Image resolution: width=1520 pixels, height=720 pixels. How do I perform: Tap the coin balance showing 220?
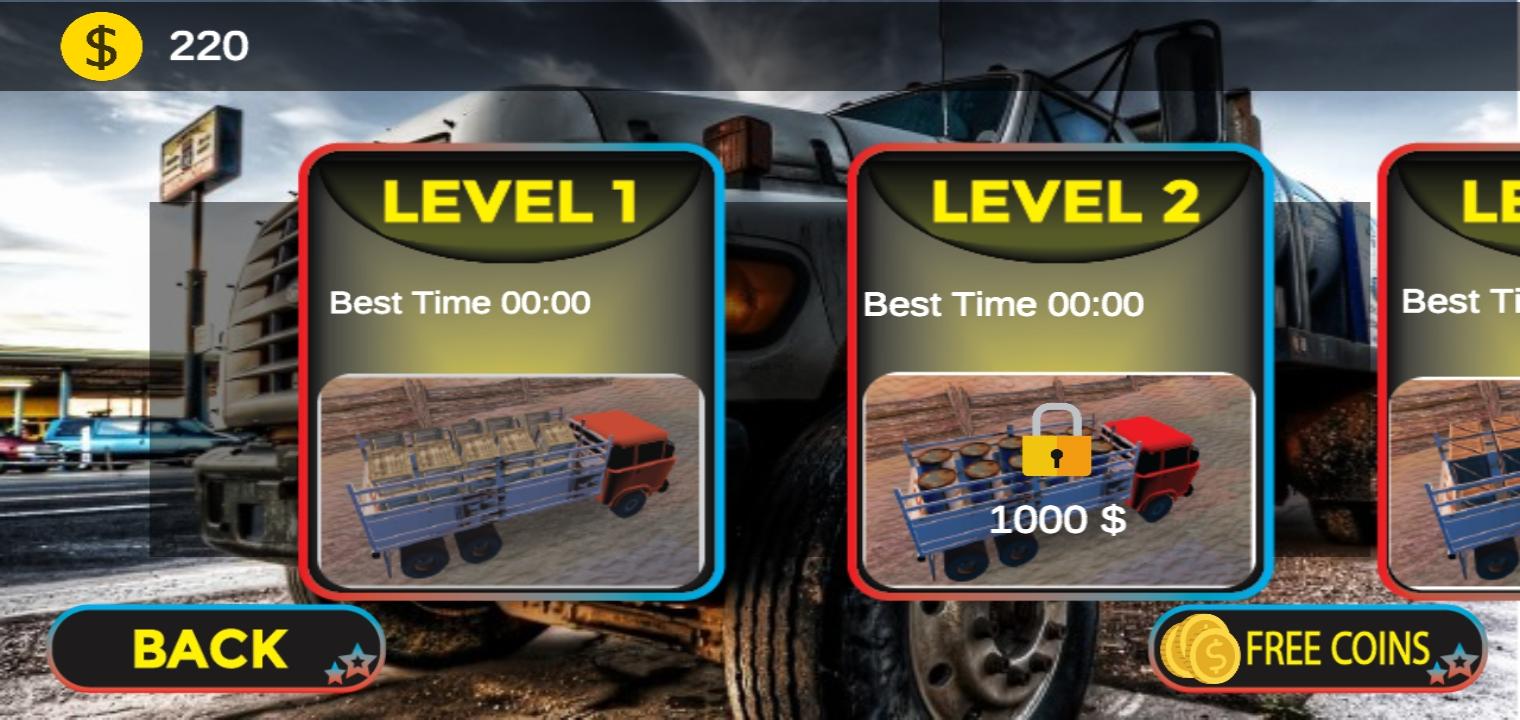pos(209,45)
